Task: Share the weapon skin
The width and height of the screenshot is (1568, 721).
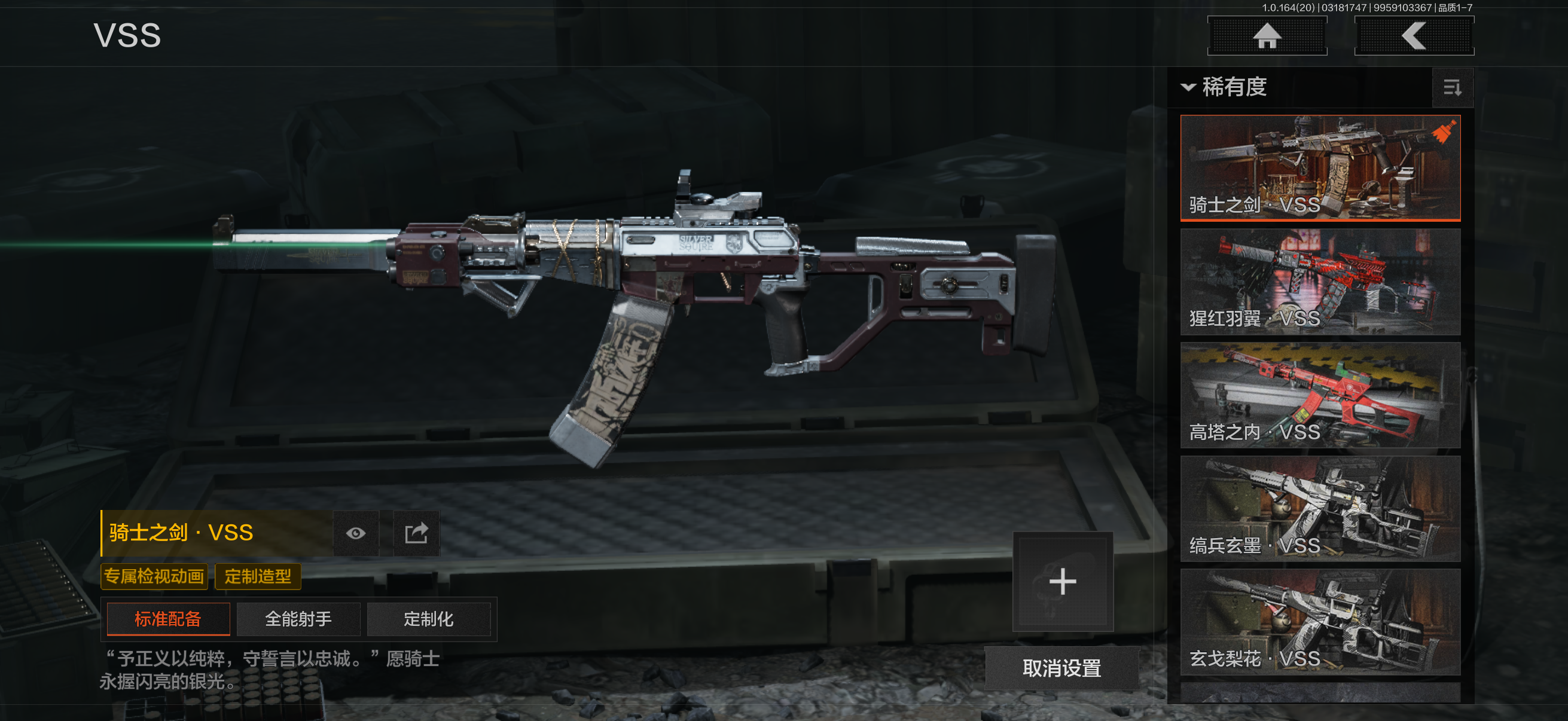Action: pos(416,534)
